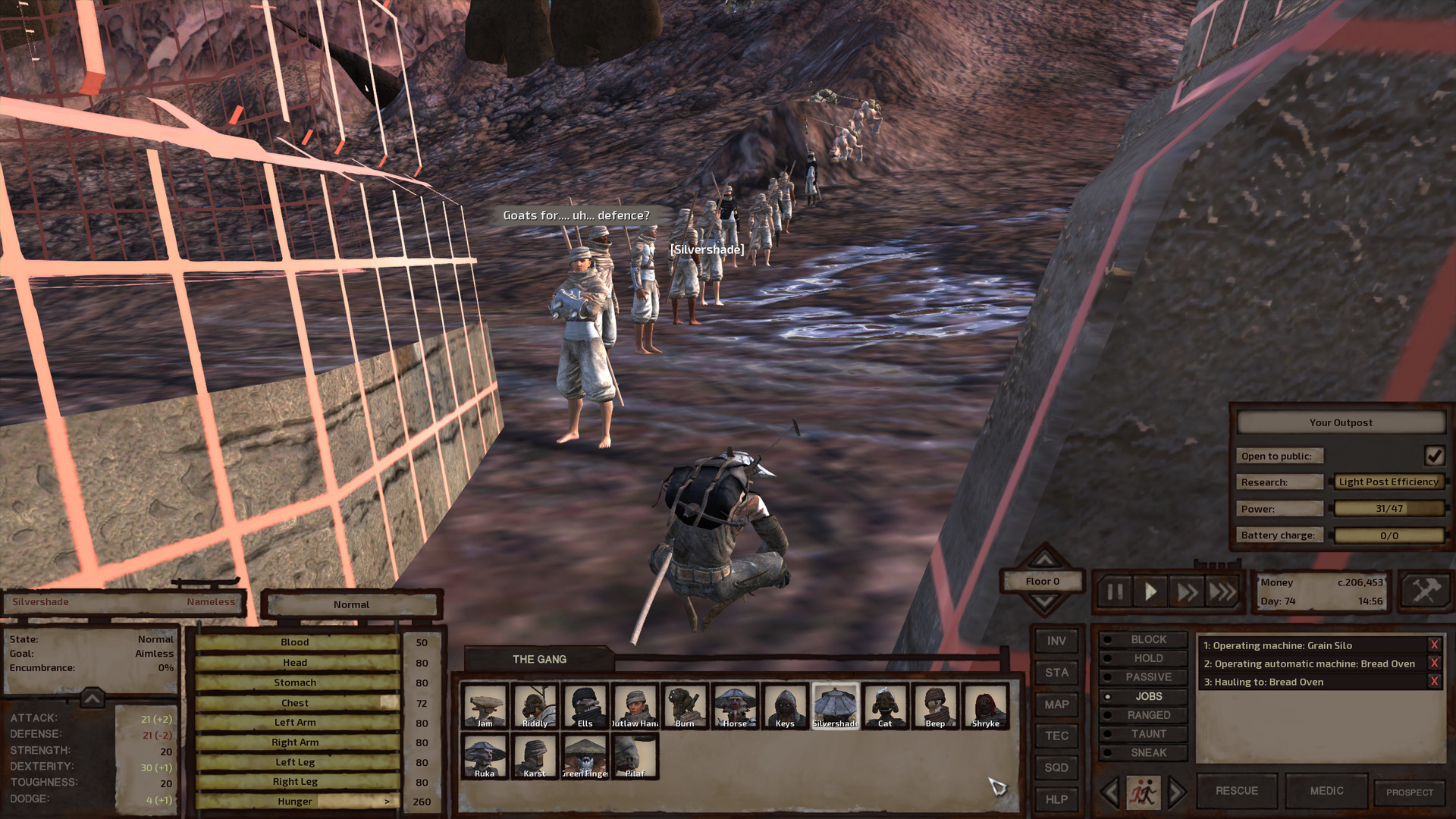Select the triple fast-forward speed icon
Image resolution: width=1456 pixels, height=819 pixels.
pyautogui.click(x=1222, y=593)
